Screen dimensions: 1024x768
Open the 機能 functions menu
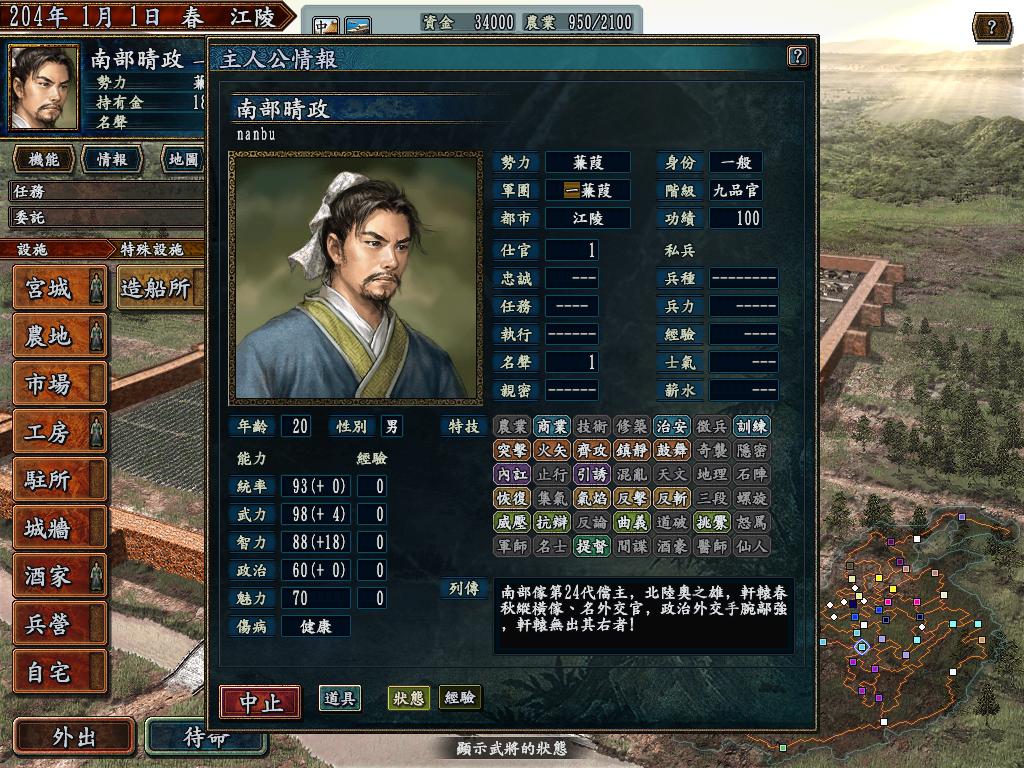coord(44,159)
